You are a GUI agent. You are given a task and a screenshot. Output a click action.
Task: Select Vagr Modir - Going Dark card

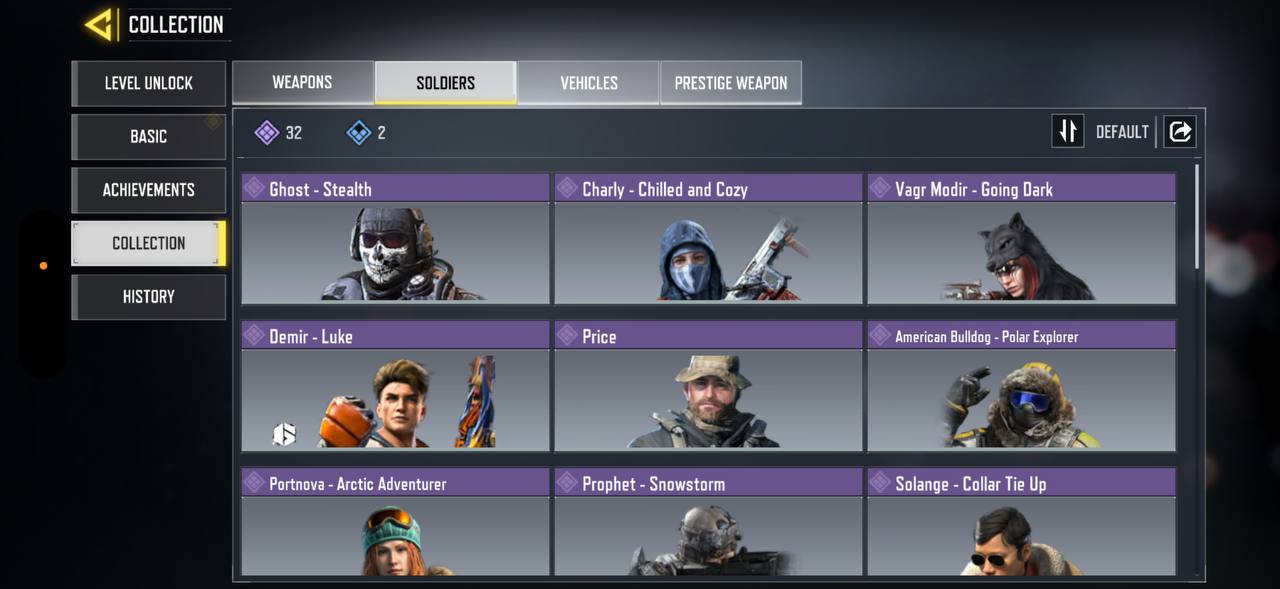tap(1021, 240)
